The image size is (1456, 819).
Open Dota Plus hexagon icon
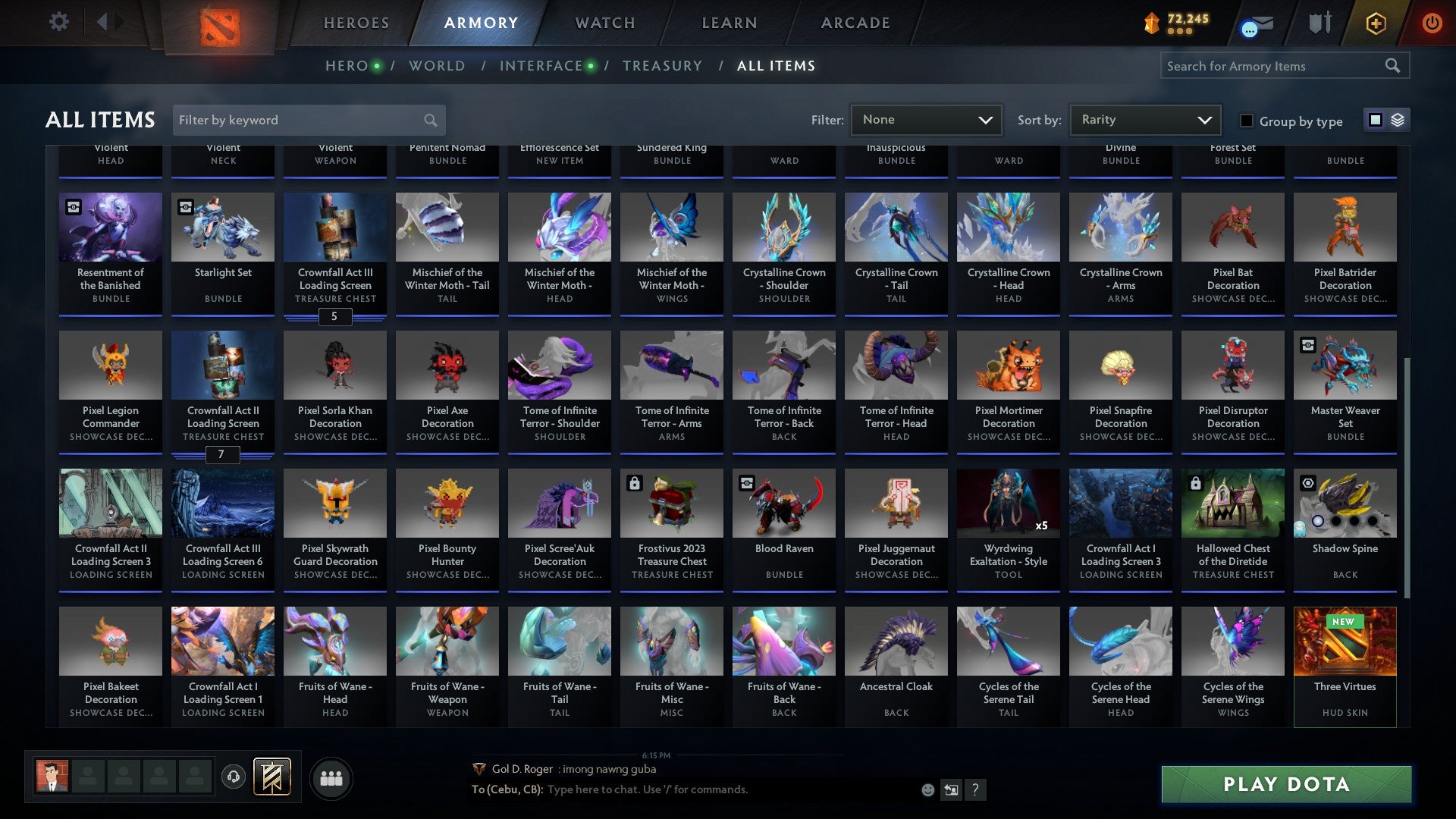pyautogui.click(x=1375, y=23)
